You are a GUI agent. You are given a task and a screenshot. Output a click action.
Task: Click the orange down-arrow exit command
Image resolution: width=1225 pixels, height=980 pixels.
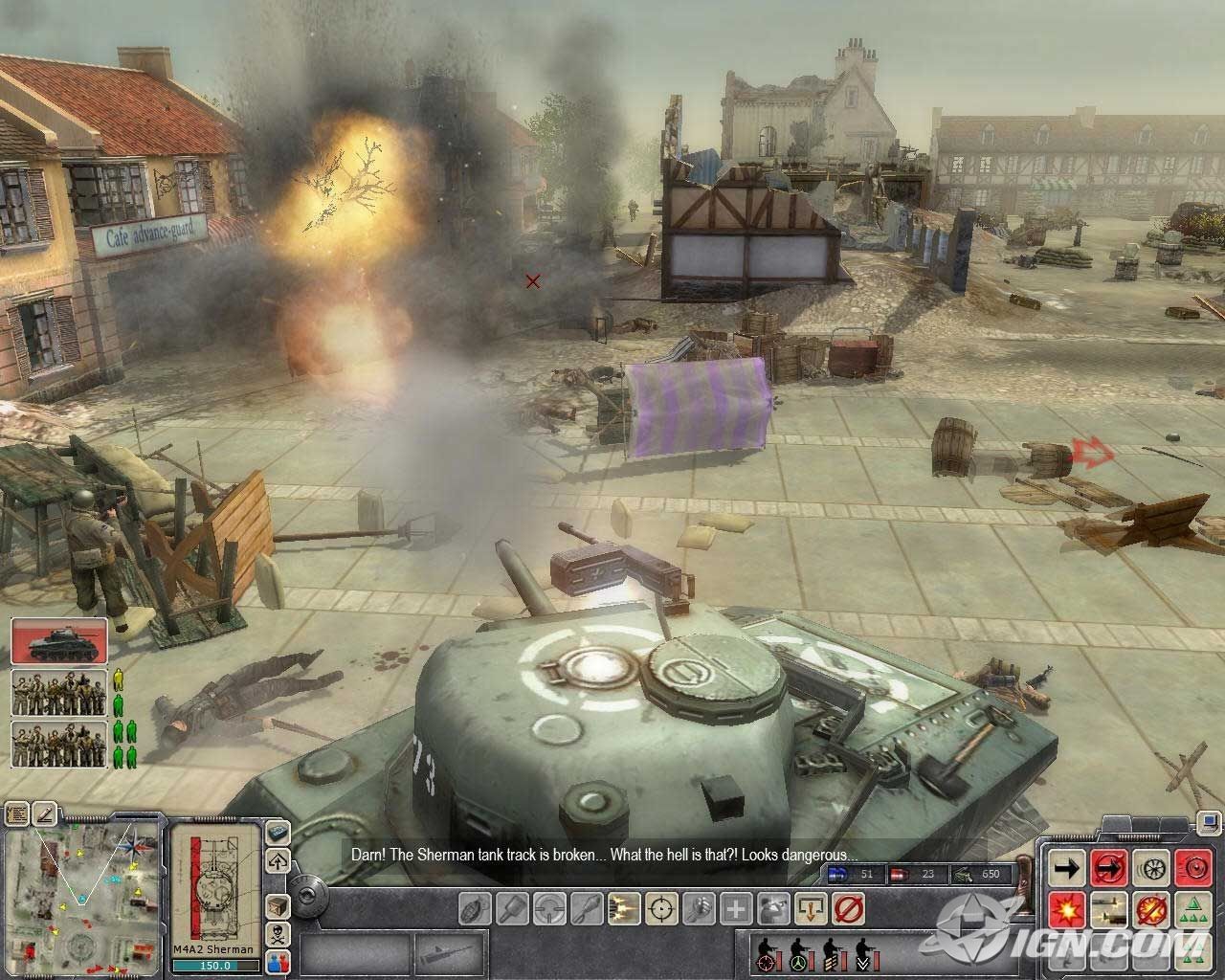(810, 906)
